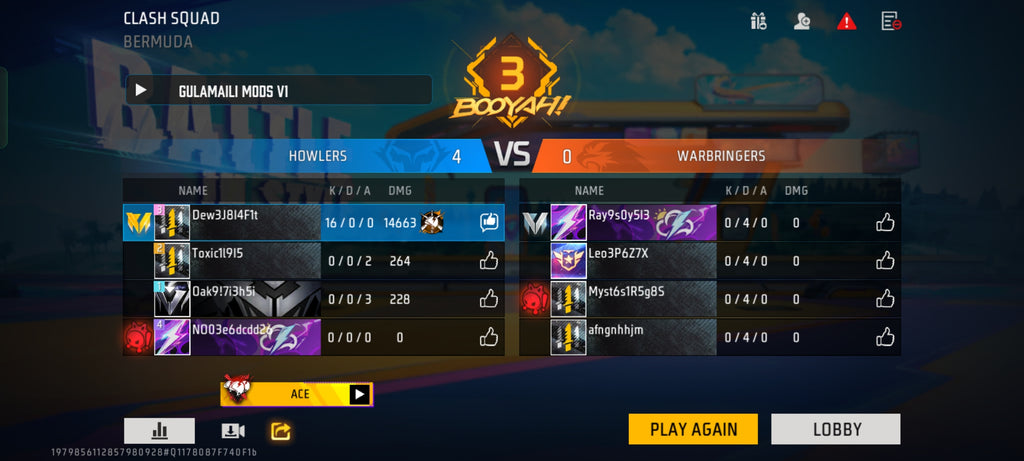Screen dimensions: 1024x461
Task: Start another match with Play Again
Action: (x=693, y=429)
